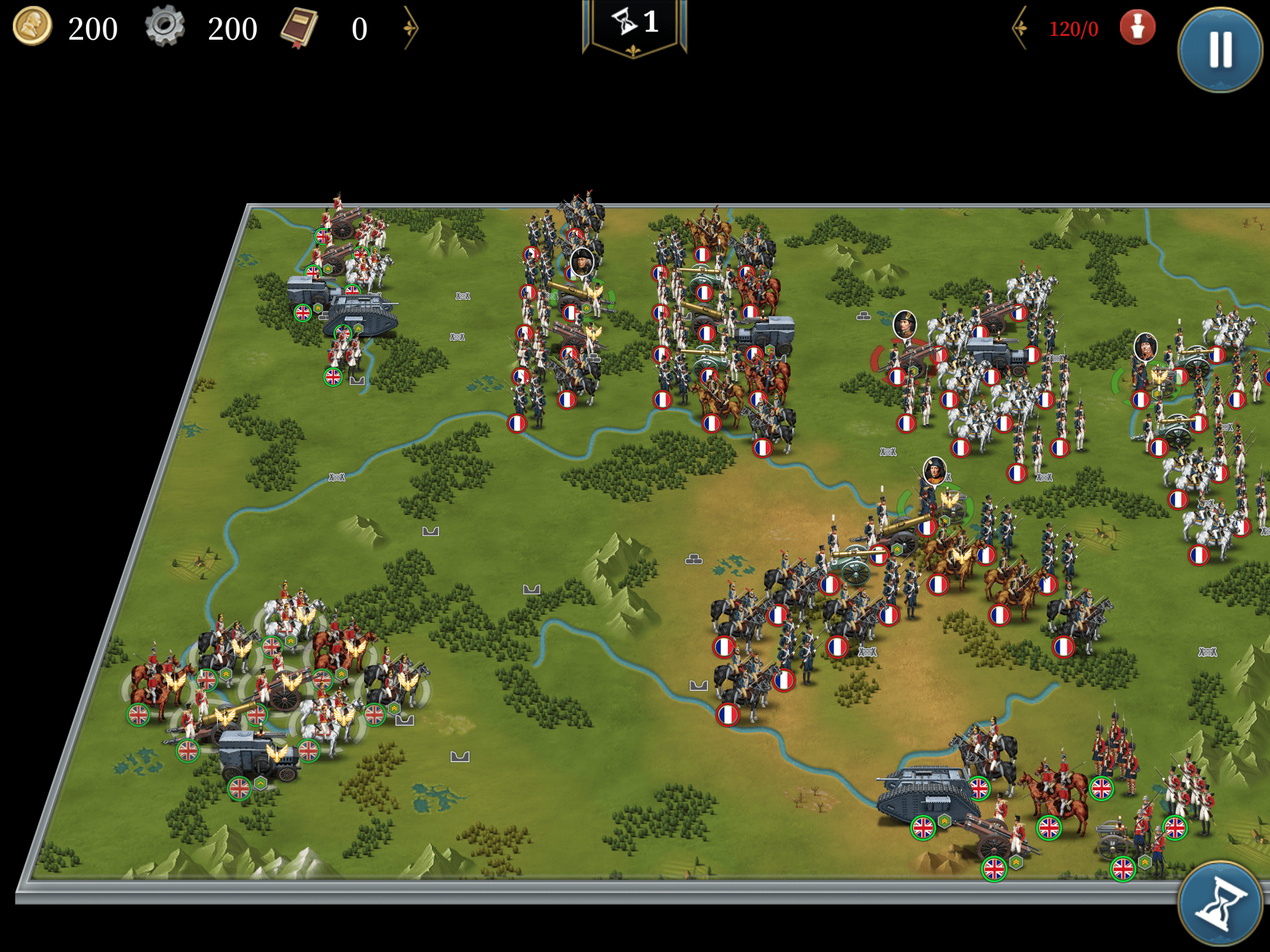
Task: Expand the resource bar's right arrow ornament
Action: point(411,28)
